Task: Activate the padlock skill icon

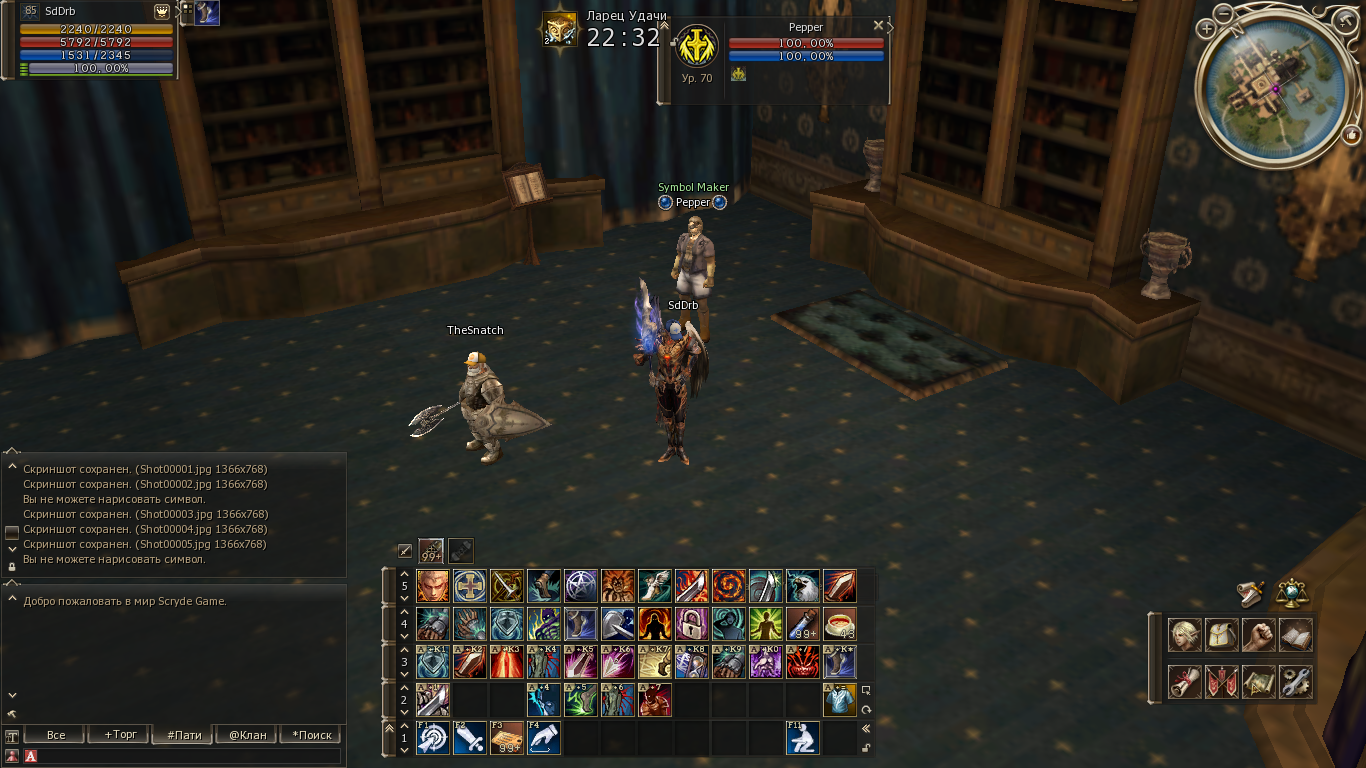Action: (x=692, y=624)
